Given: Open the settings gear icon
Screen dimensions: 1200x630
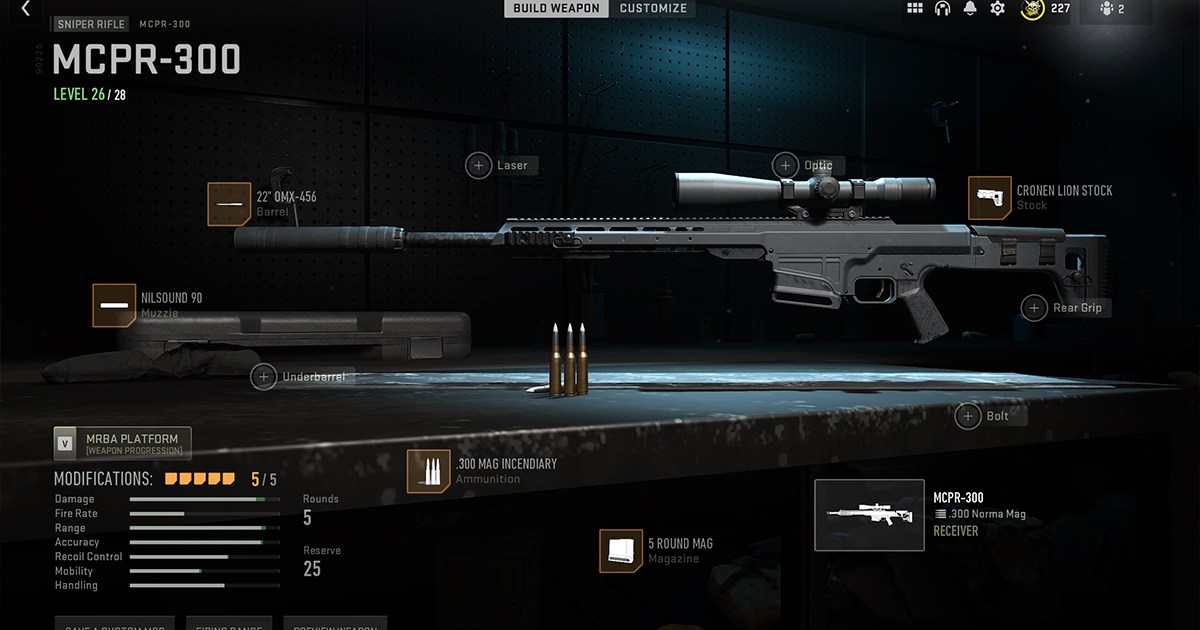Looking at the screenshot, I should click(x=997, y=9).
